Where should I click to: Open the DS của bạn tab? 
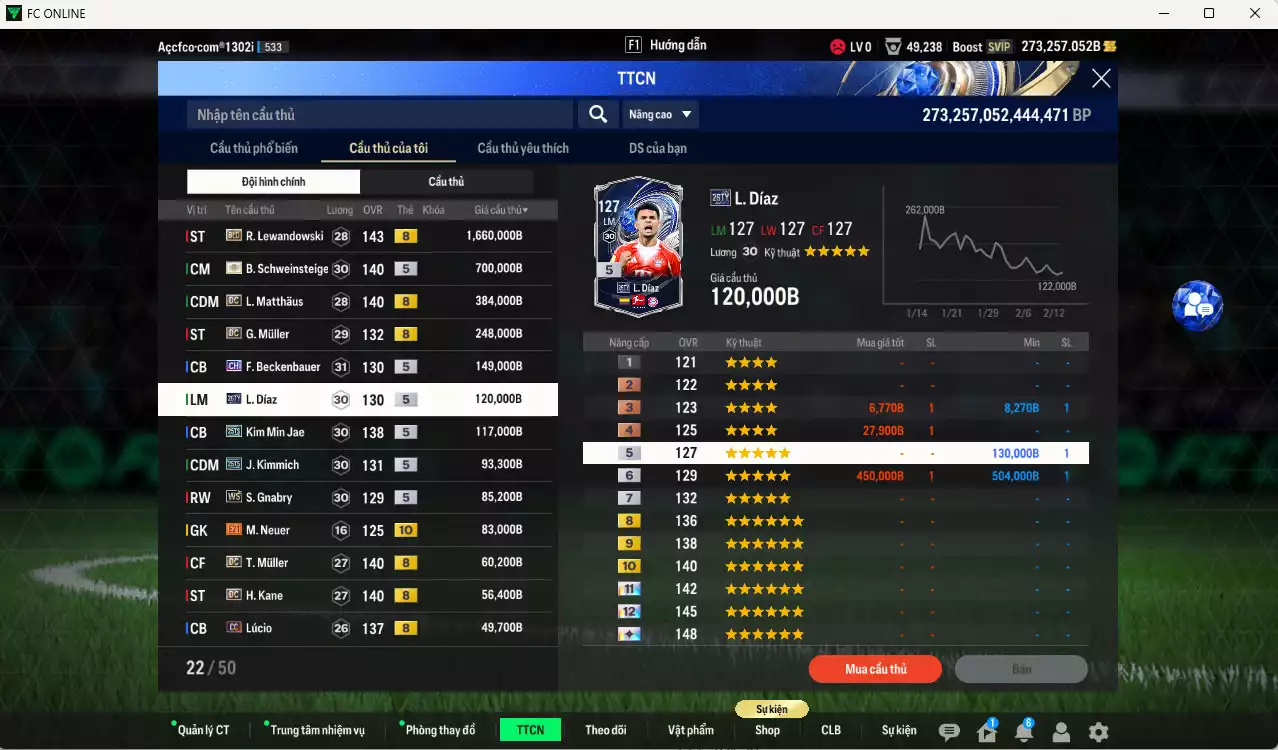tap(657, 148)
